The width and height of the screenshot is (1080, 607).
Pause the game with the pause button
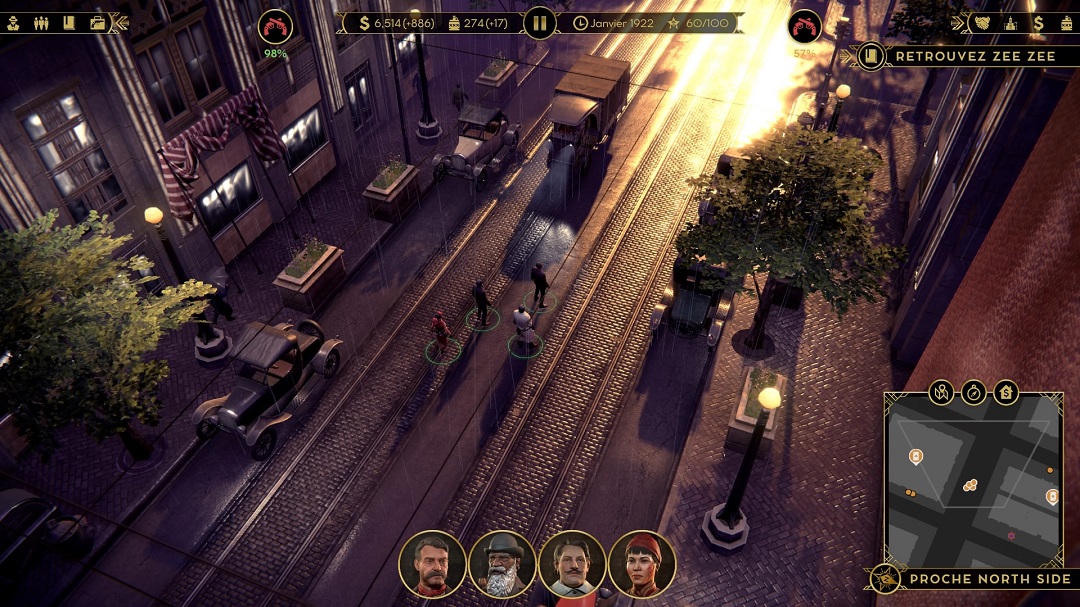coord(540,22)
